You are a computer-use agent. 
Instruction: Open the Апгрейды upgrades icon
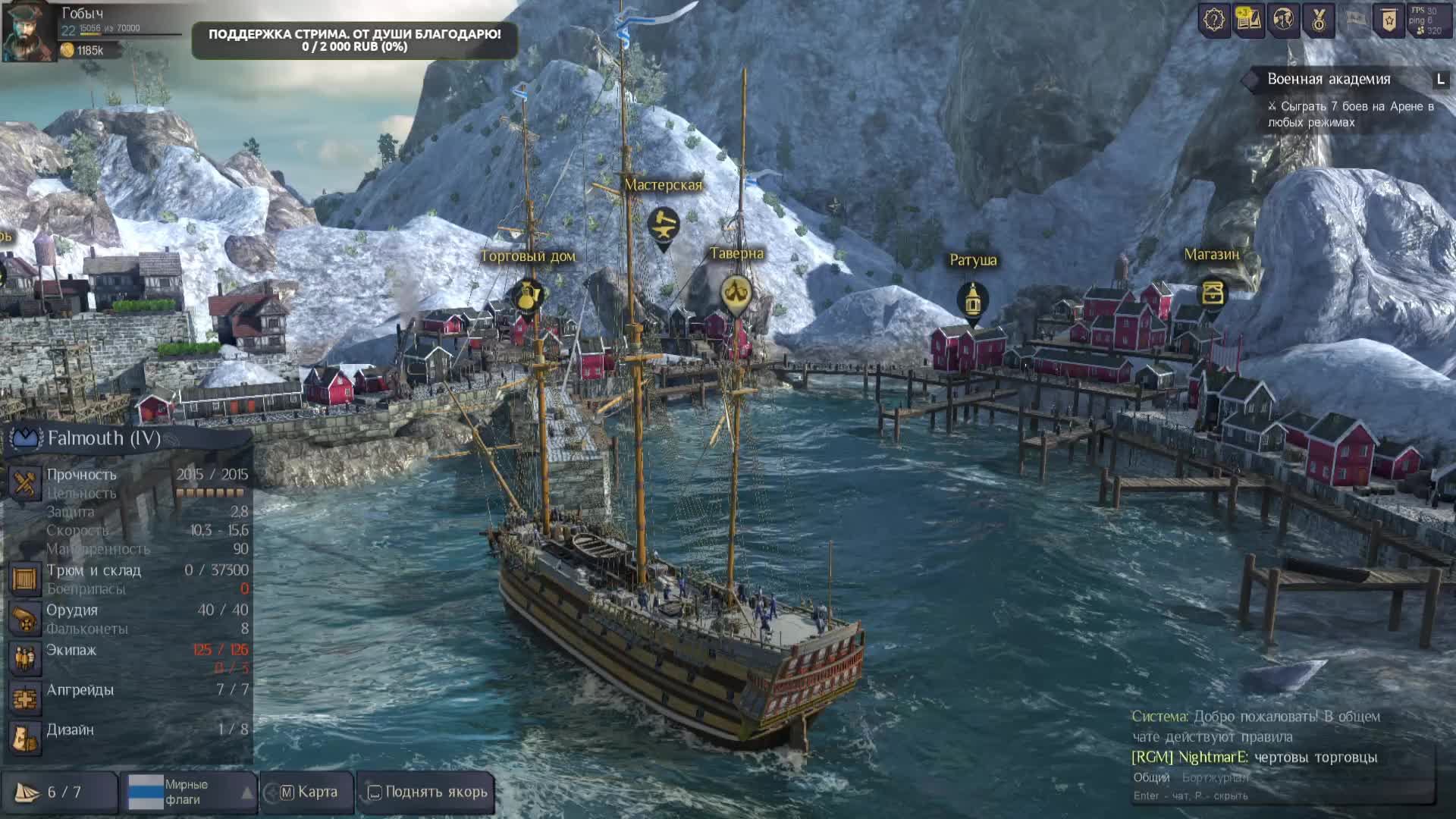(x=24, y=698)
